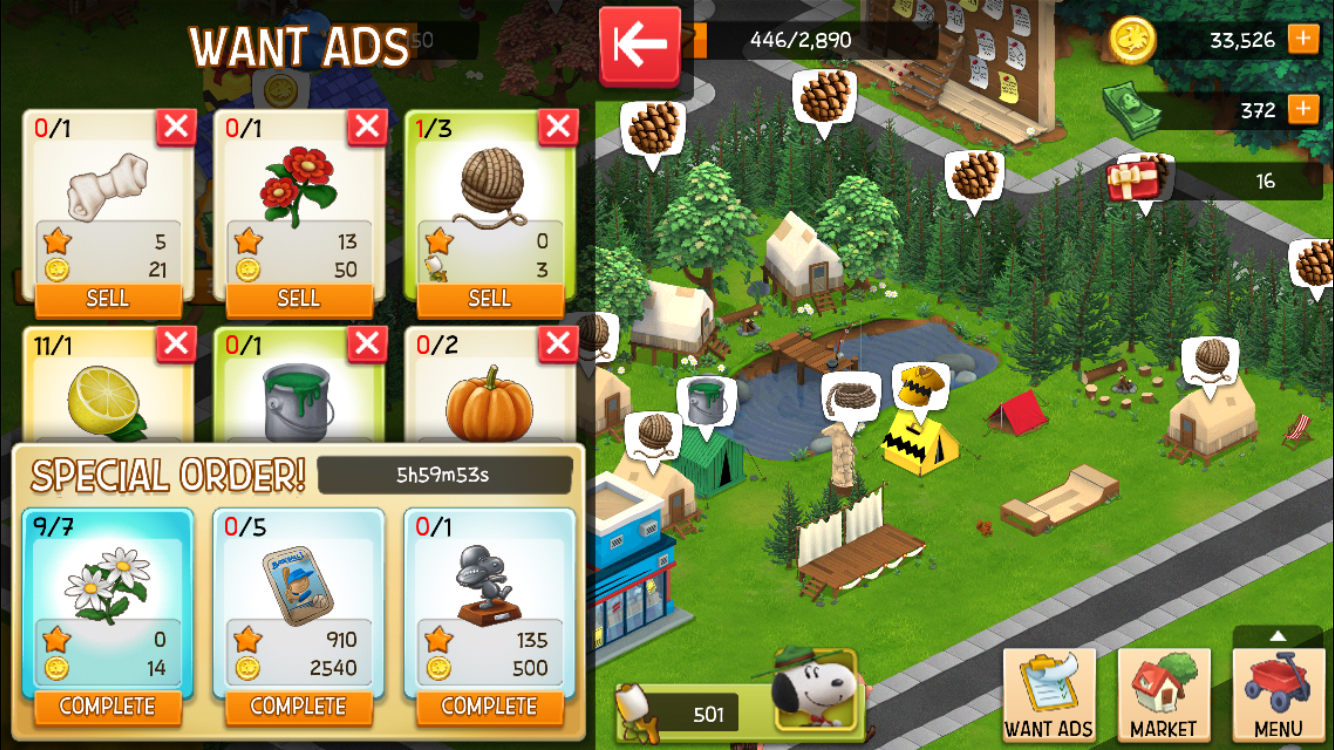The width and height of the screenshot is (1334, 750).
Task: Remove the red flowers want ad
Action: point(367,127)
